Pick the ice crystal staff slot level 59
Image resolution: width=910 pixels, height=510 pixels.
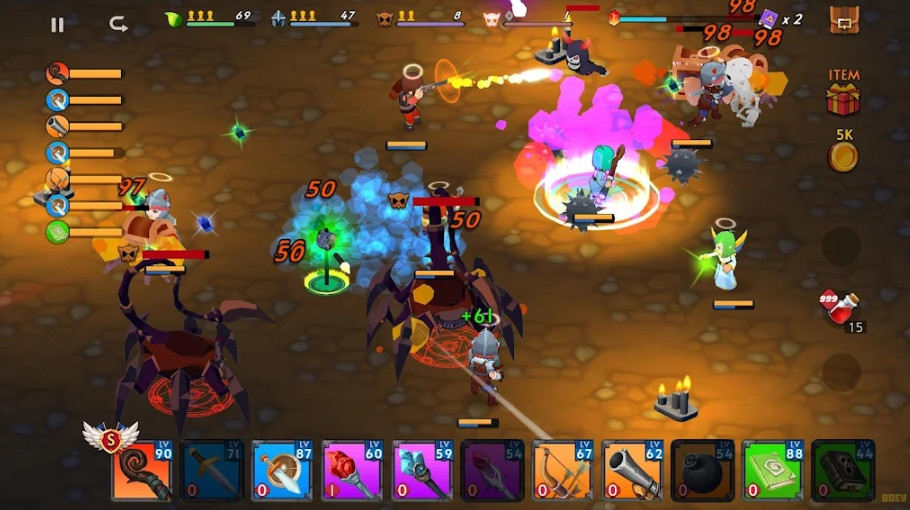[x=422, y=470]
